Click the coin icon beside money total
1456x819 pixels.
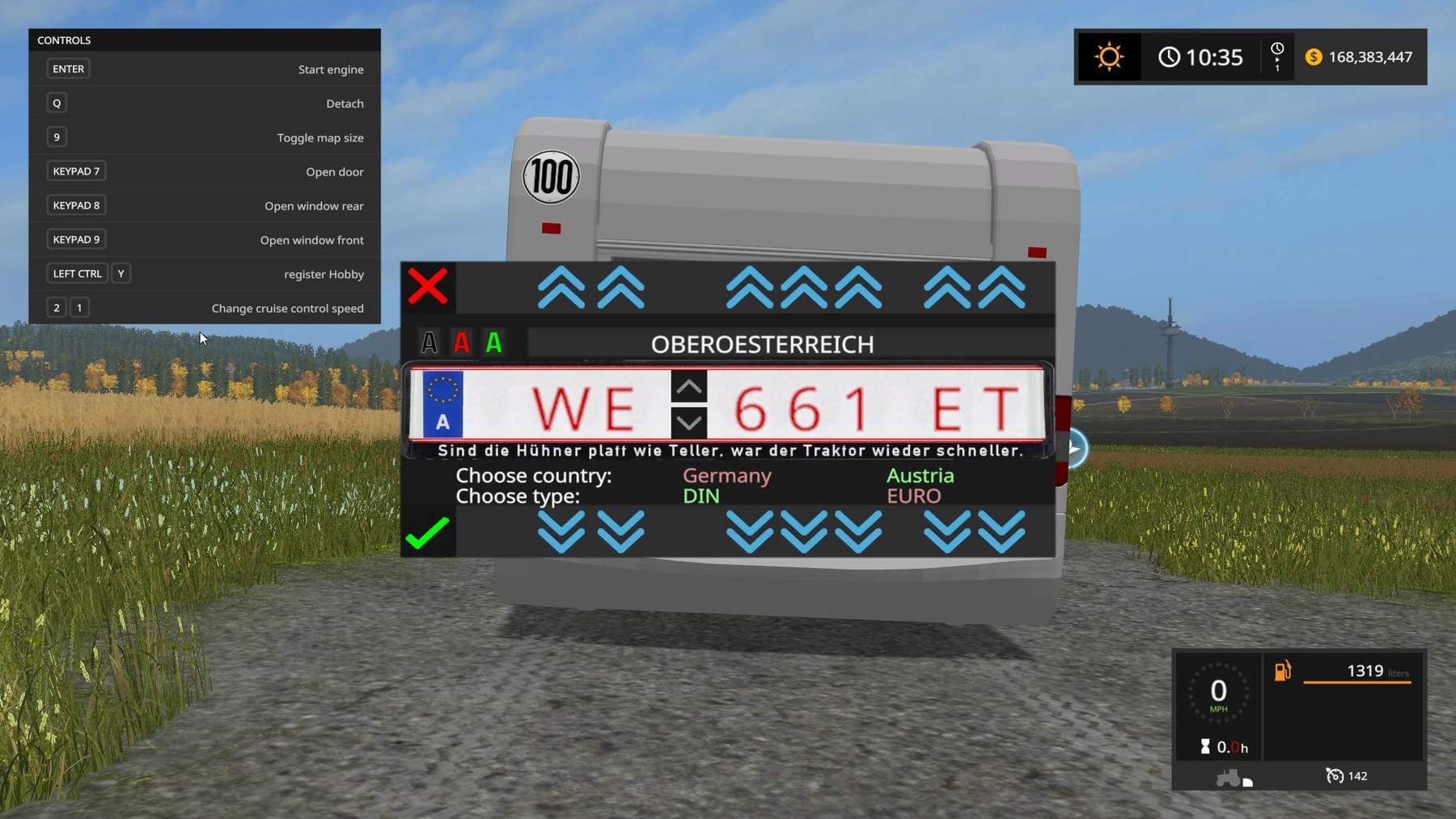tap(1314, 57)
